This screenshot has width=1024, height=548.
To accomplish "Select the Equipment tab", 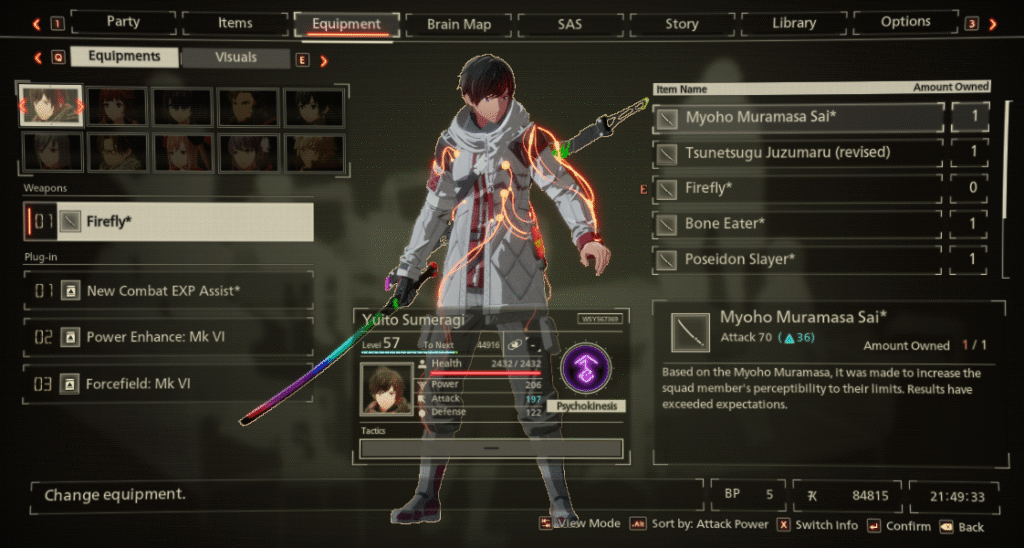I will [x=346, y=23].
